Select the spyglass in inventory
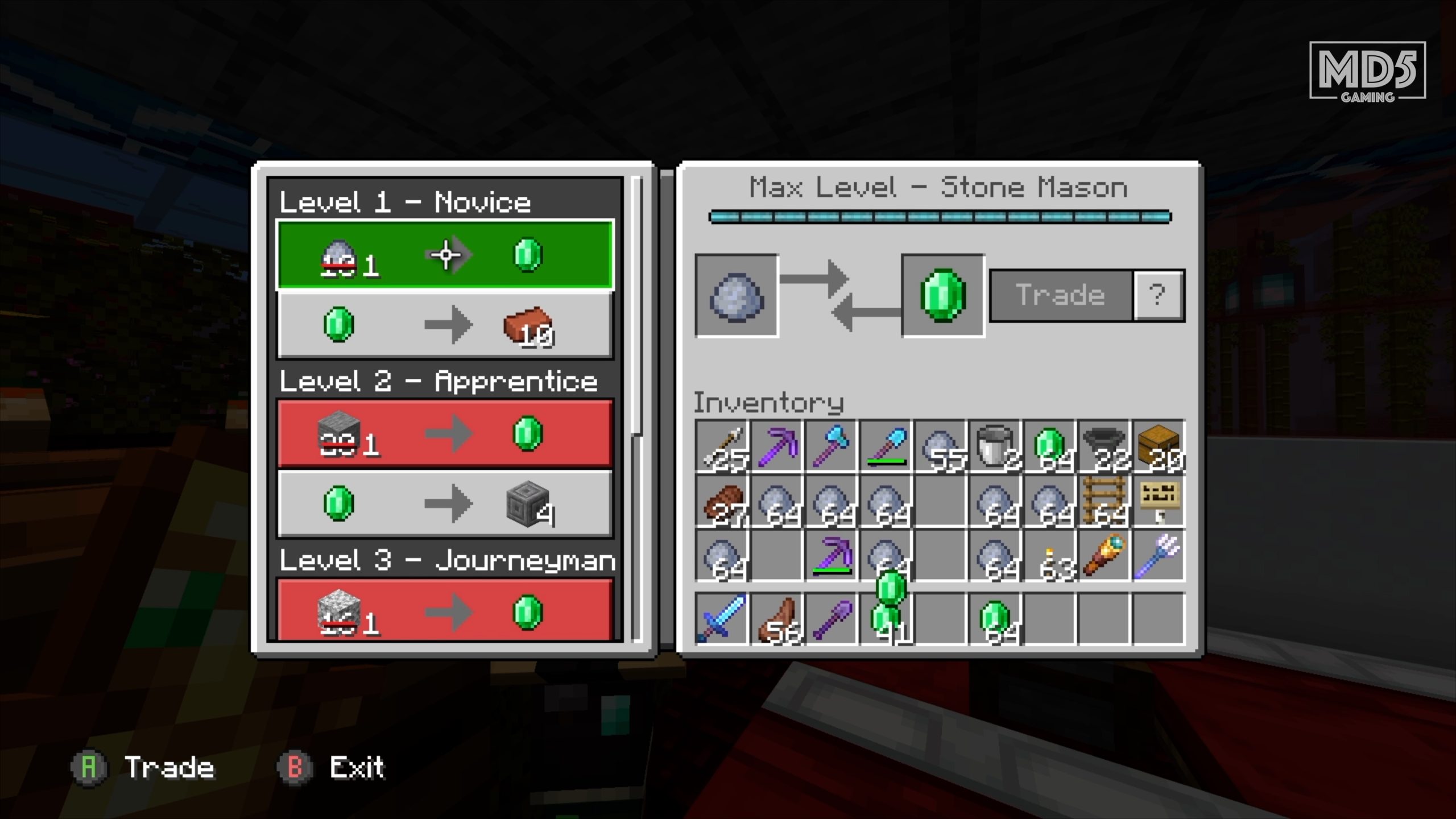The height and width of the screenshot is (819, 1456). [x=1105, y=556]
